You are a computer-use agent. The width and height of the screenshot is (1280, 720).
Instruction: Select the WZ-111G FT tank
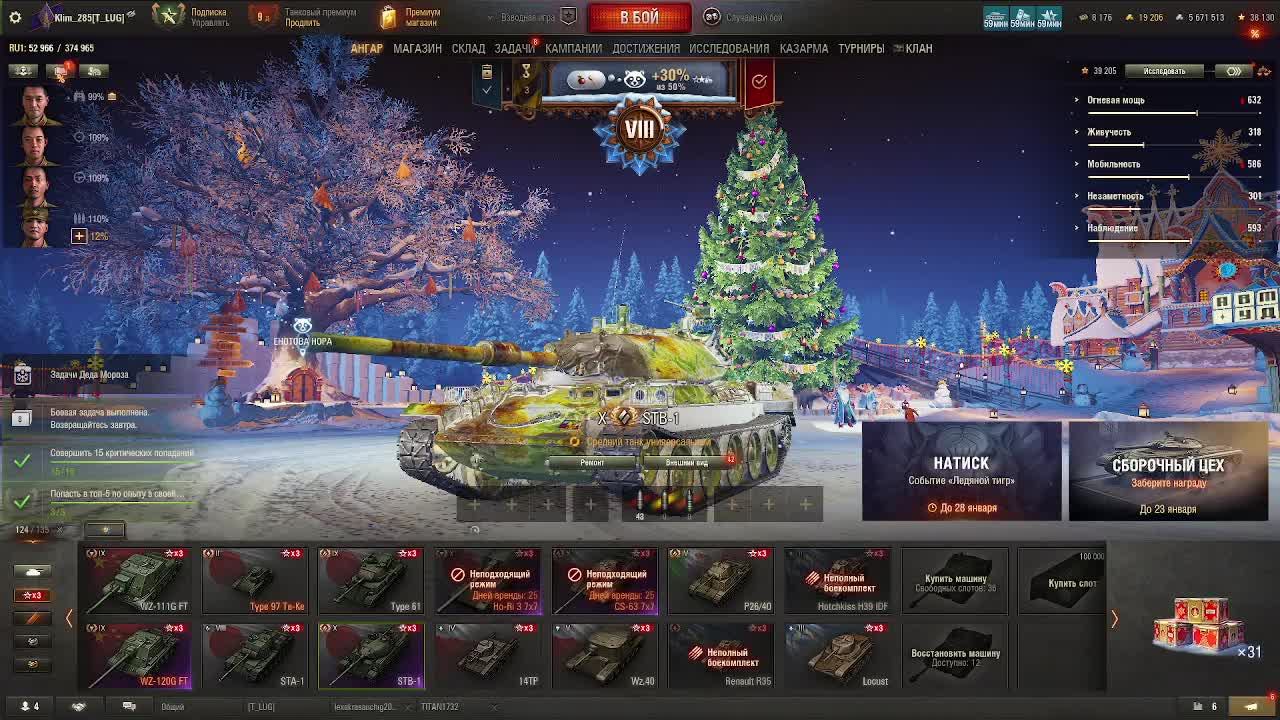point(139,580)
